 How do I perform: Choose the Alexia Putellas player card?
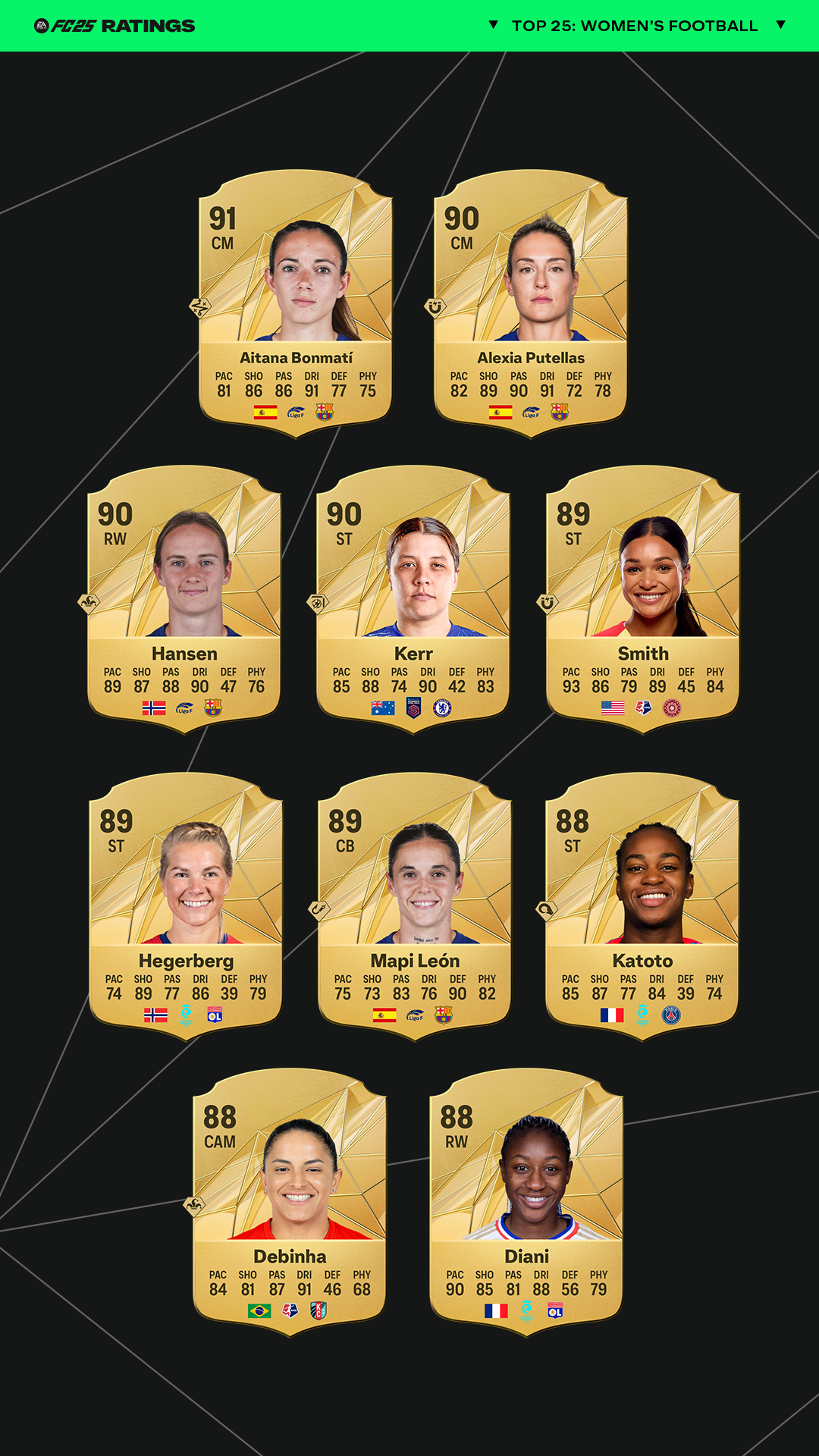pos(531,303)
